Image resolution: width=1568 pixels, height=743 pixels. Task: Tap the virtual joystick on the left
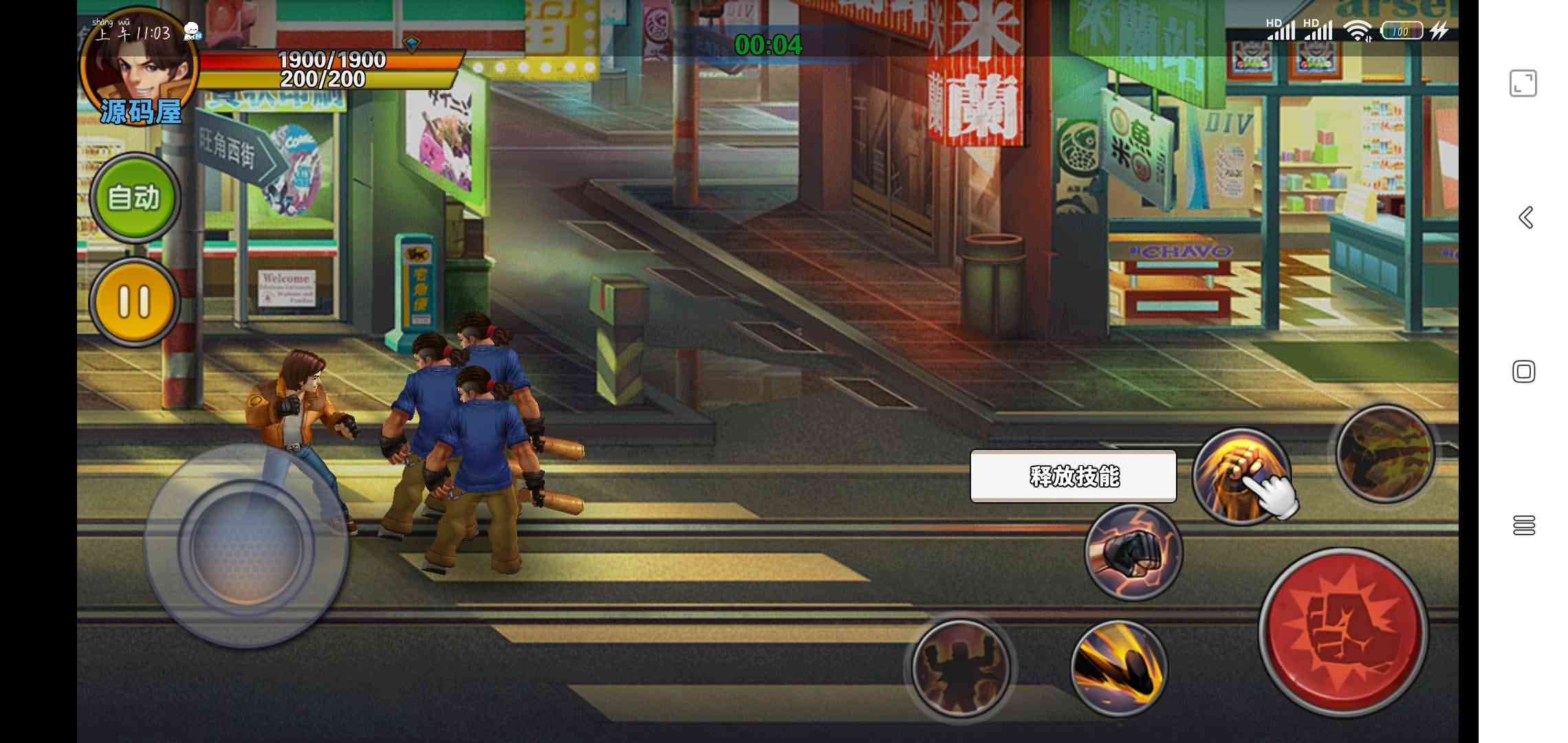[248, 550]
